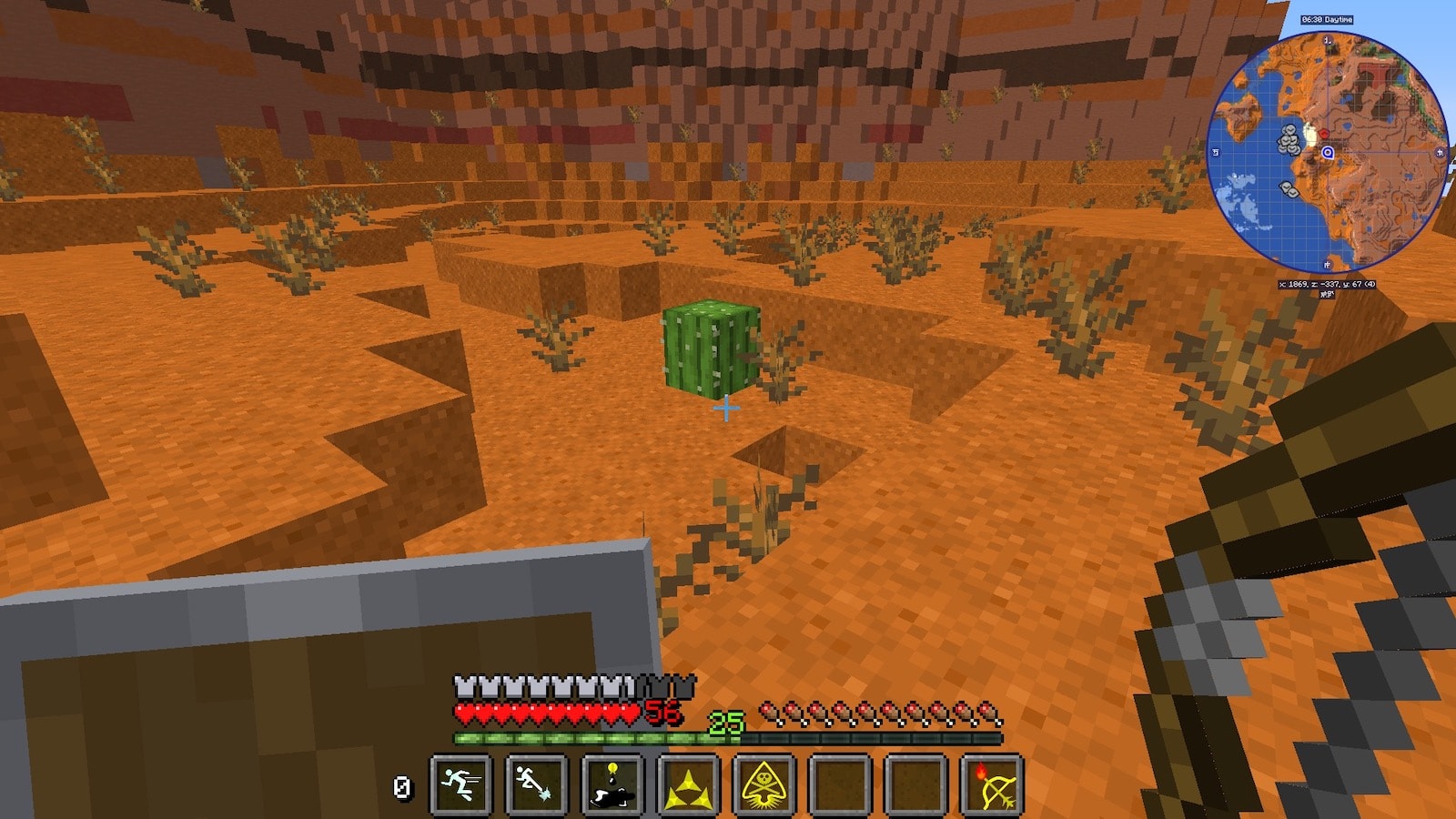The image size is (1456, 819).
Task: Select the flaming bow ability slot
Action: click(992, 784)
